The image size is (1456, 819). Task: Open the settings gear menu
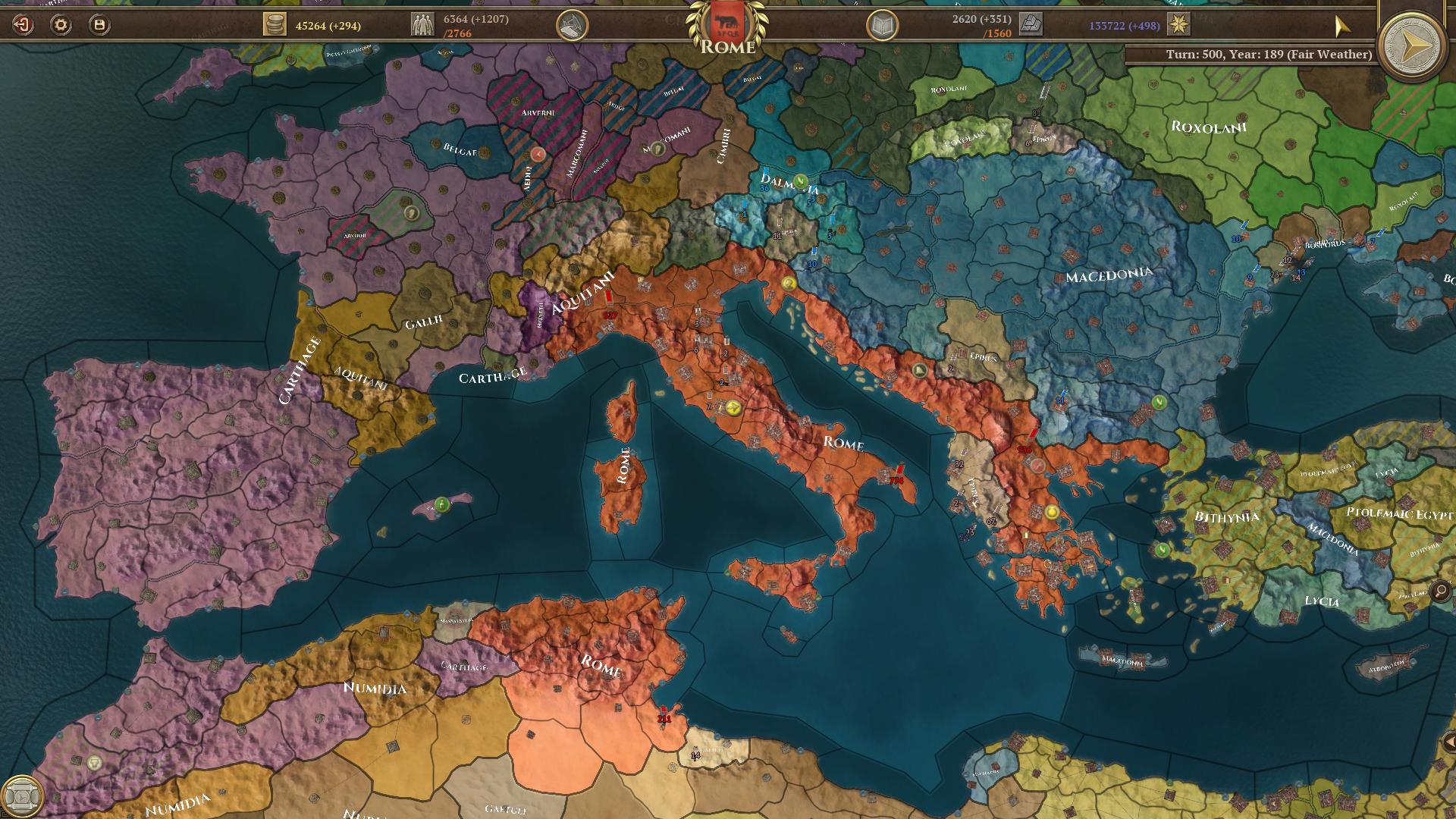pos(61,25)
